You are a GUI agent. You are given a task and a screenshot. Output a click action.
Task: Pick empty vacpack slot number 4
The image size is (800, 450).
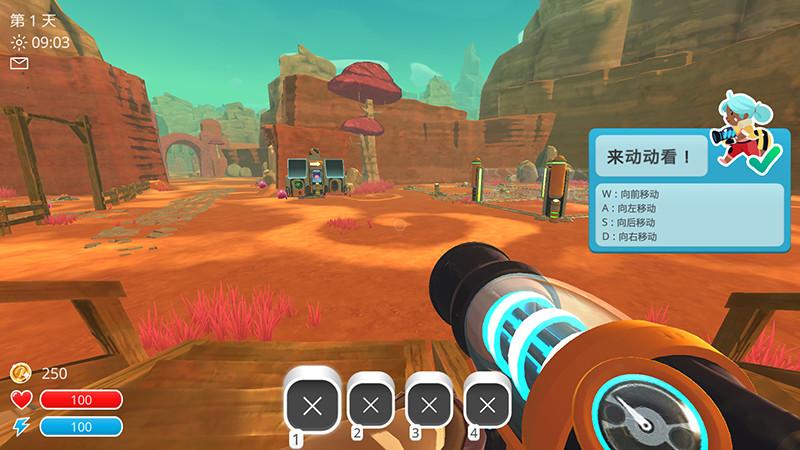(x=488, y=404)
